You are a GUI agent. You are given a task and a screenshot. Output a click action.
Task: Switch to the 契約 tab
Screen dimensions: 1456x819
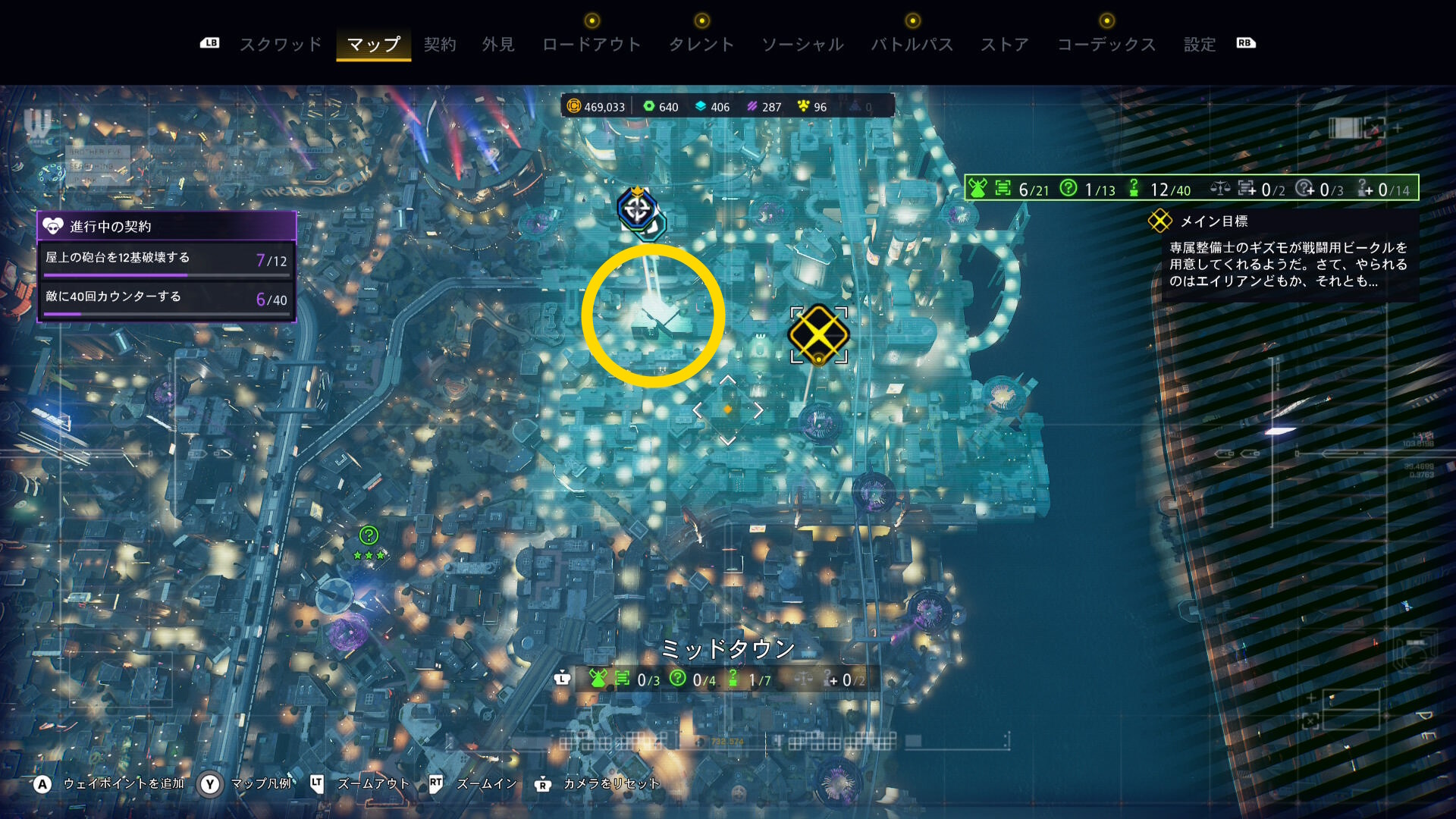440,45
